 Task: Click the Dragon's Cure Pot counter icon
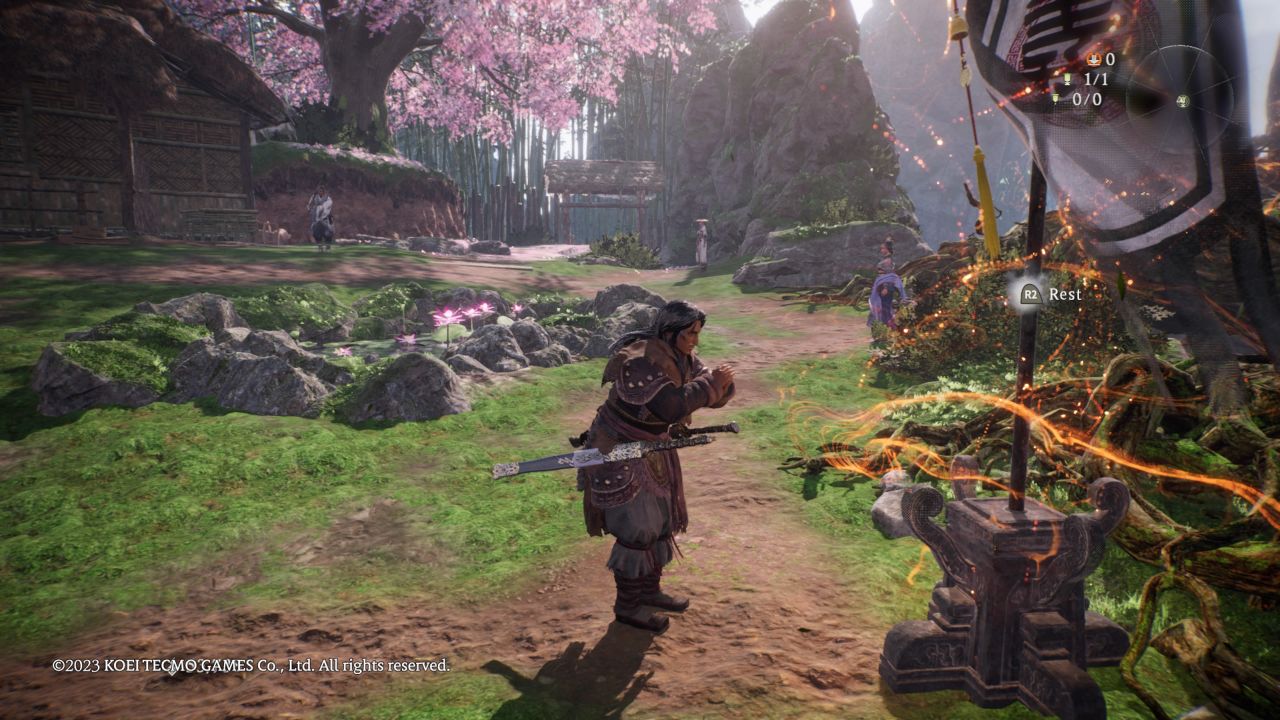[1094, 60]
